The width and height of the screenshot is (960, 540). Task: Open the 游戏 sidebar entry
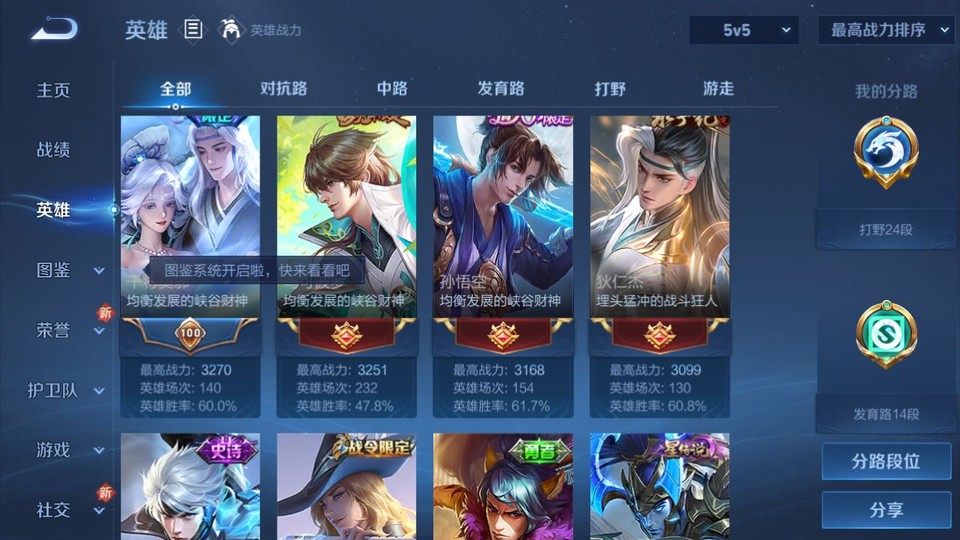coord(66,450)
